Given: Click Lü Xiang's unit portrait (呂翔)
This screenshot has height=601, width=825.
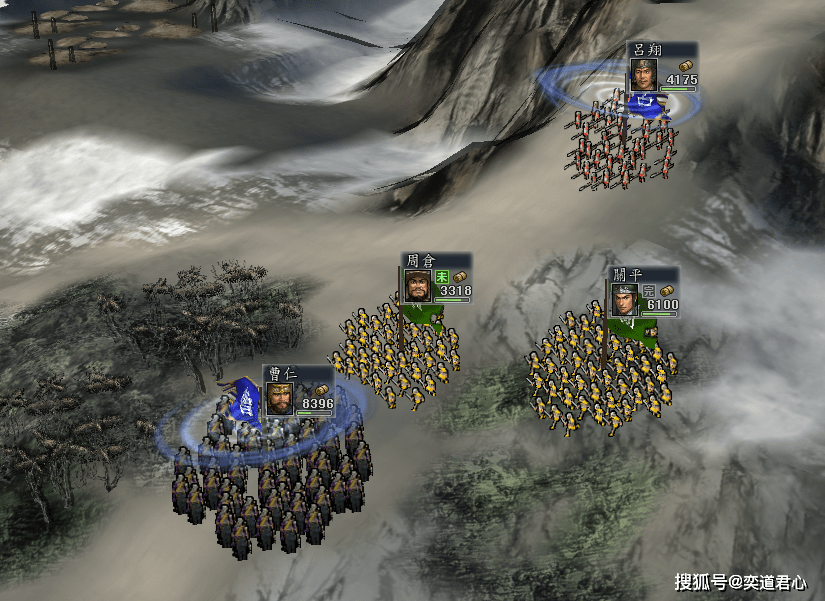Looking at the screenshot, I should [643, 75].
